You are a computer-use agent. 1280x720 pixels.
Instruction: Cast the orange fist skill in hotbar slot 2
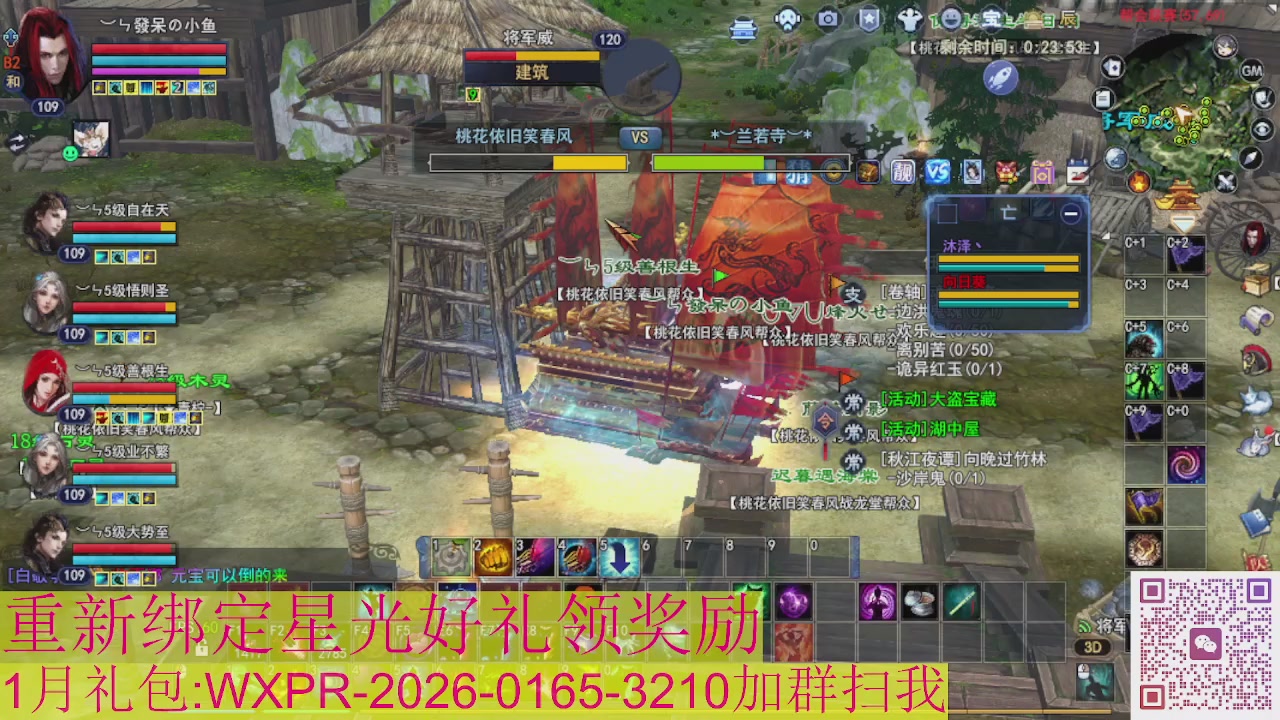(493, 556)
